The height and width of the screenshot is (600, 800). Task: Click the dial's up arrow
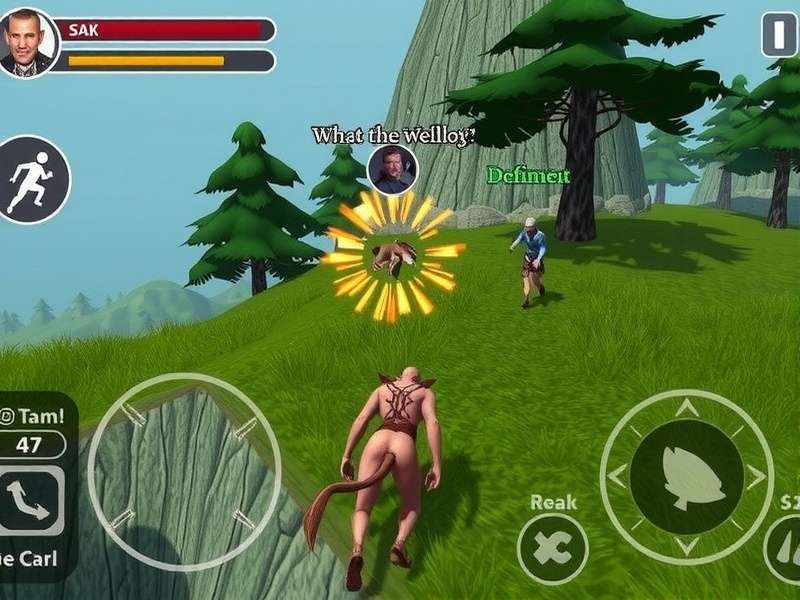[686, 408]
